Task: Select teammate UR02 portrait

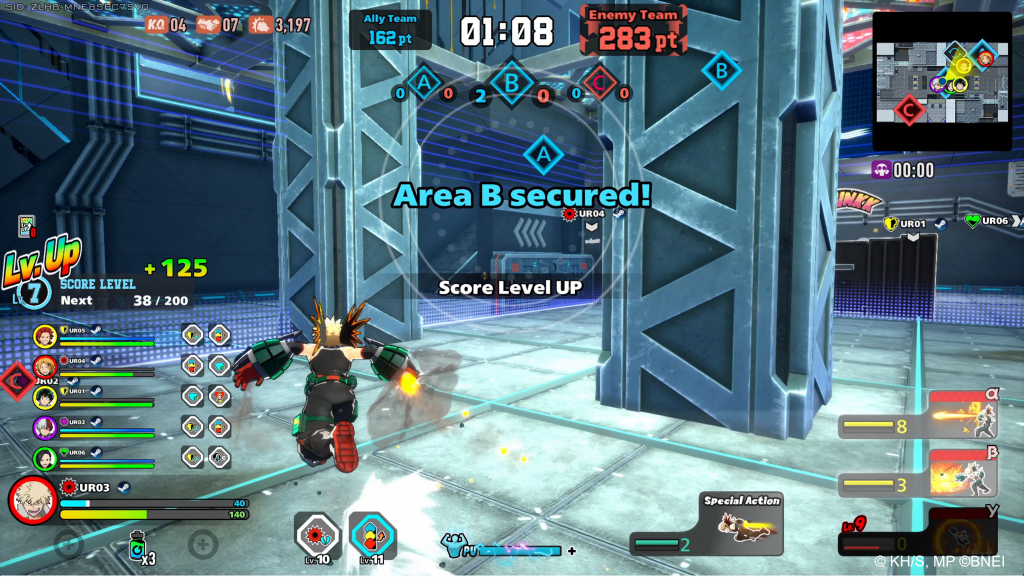Action: (44, 428)
